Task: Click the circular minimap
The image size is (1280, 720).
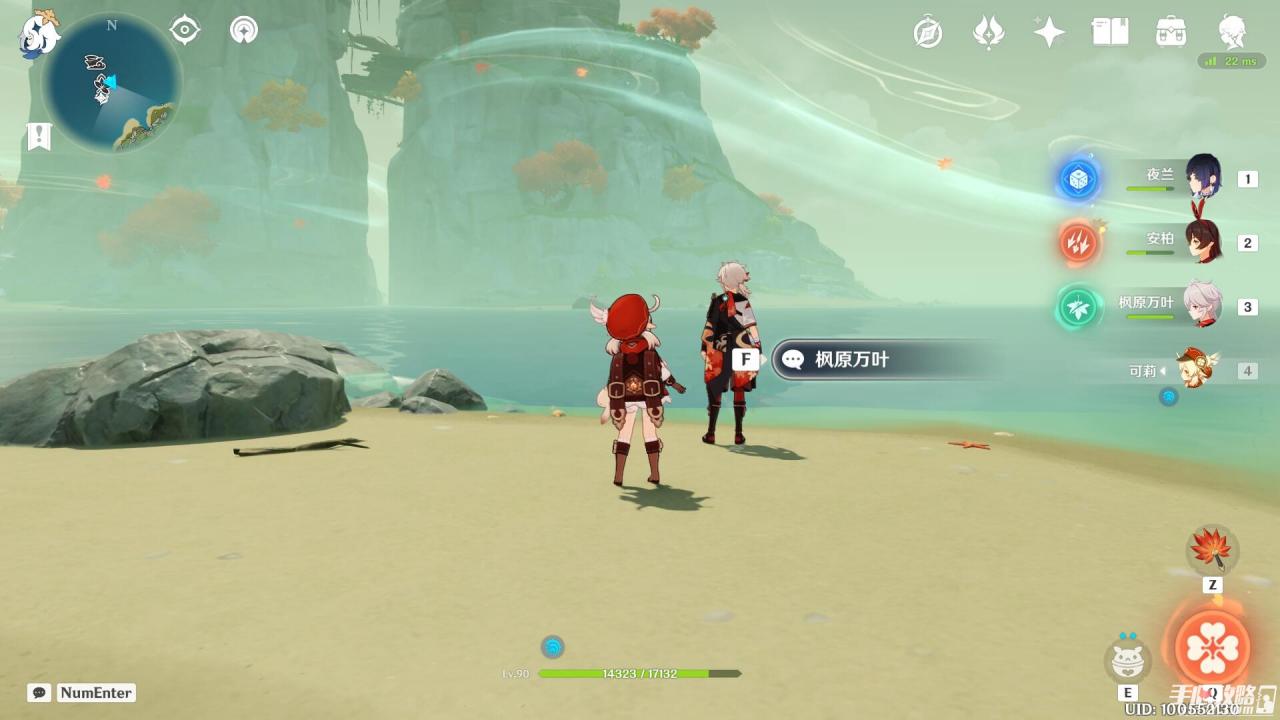Action: pyautogui.click(x=112, y=84)
